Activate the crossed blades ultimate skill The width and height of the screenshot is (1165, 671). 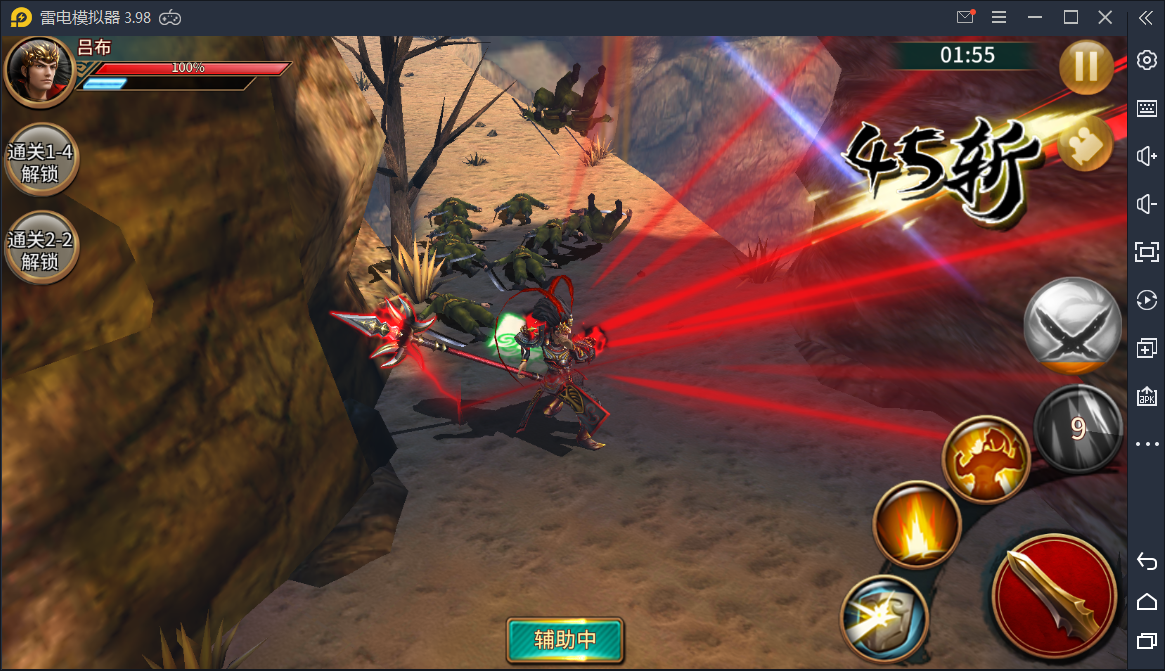pos(1072,327)
